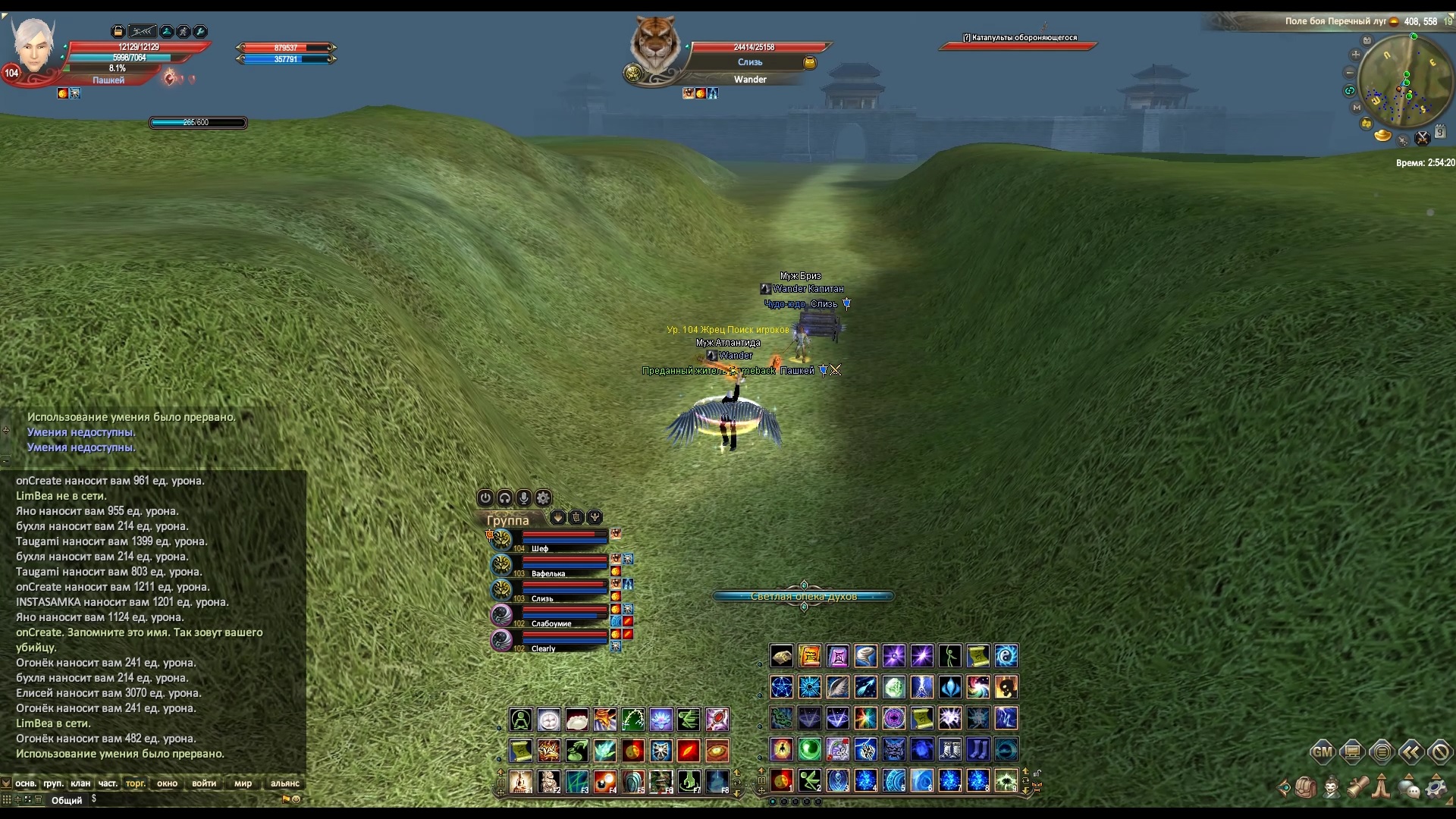Open the chat bubbles social menu
Image resolution: width=1456 pixels, height=819 pixels.
[x=1409, y=788]
